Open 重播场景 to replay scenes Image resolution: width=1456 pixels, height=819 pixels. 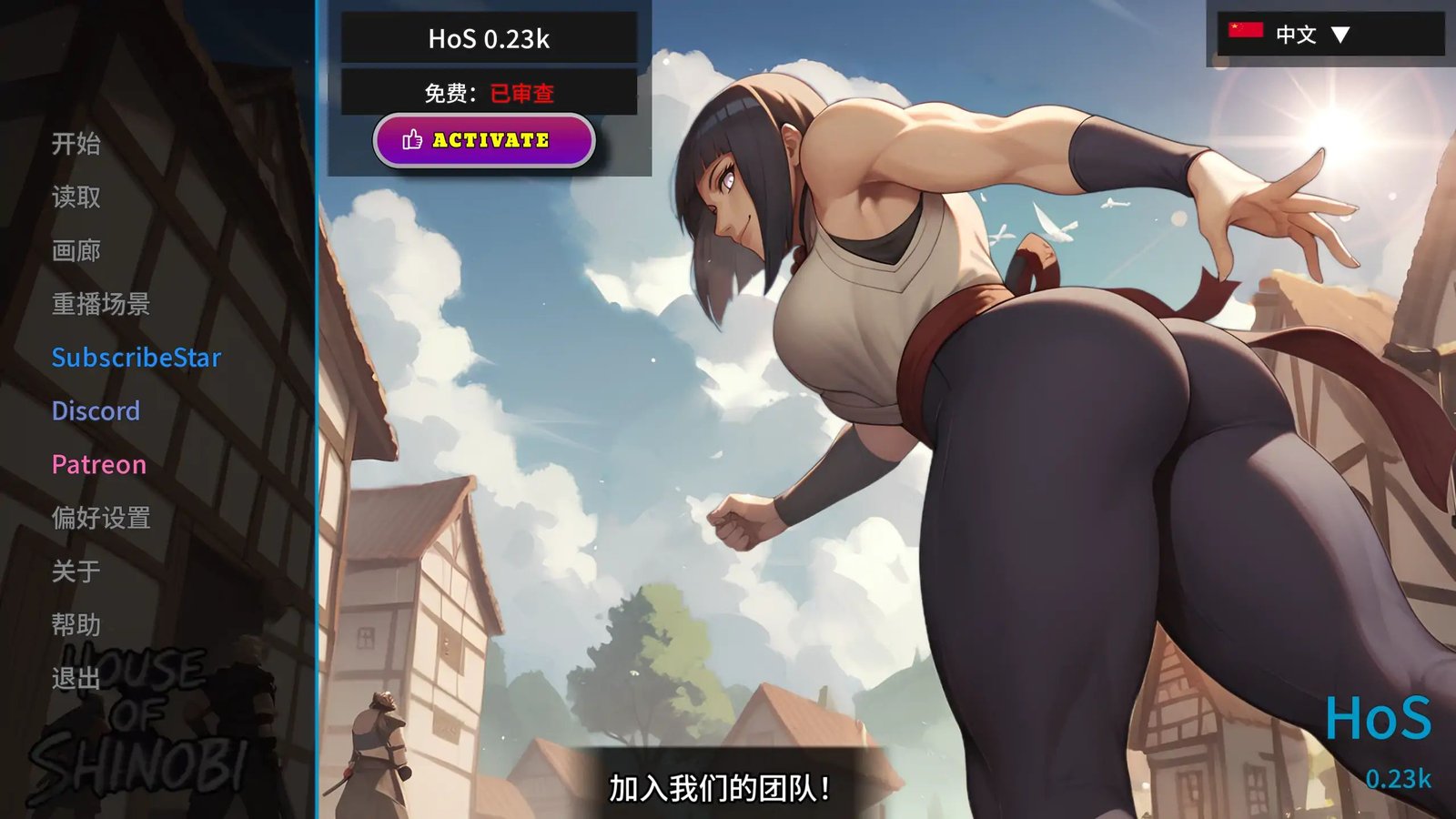[x=100, y=305]
